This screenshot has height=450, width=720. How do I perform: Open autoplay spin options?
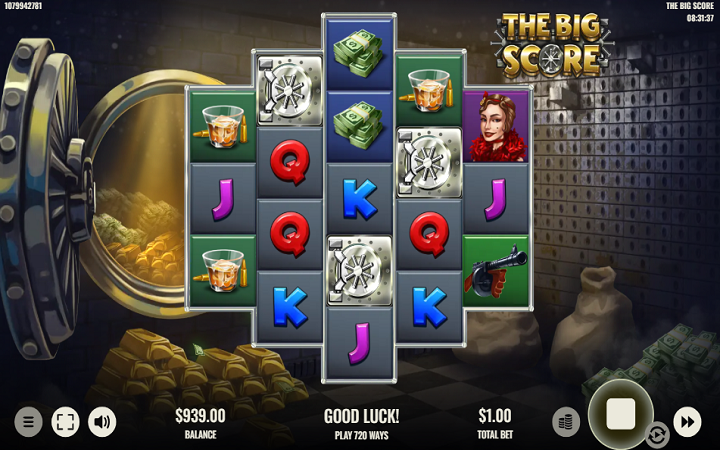657,434
